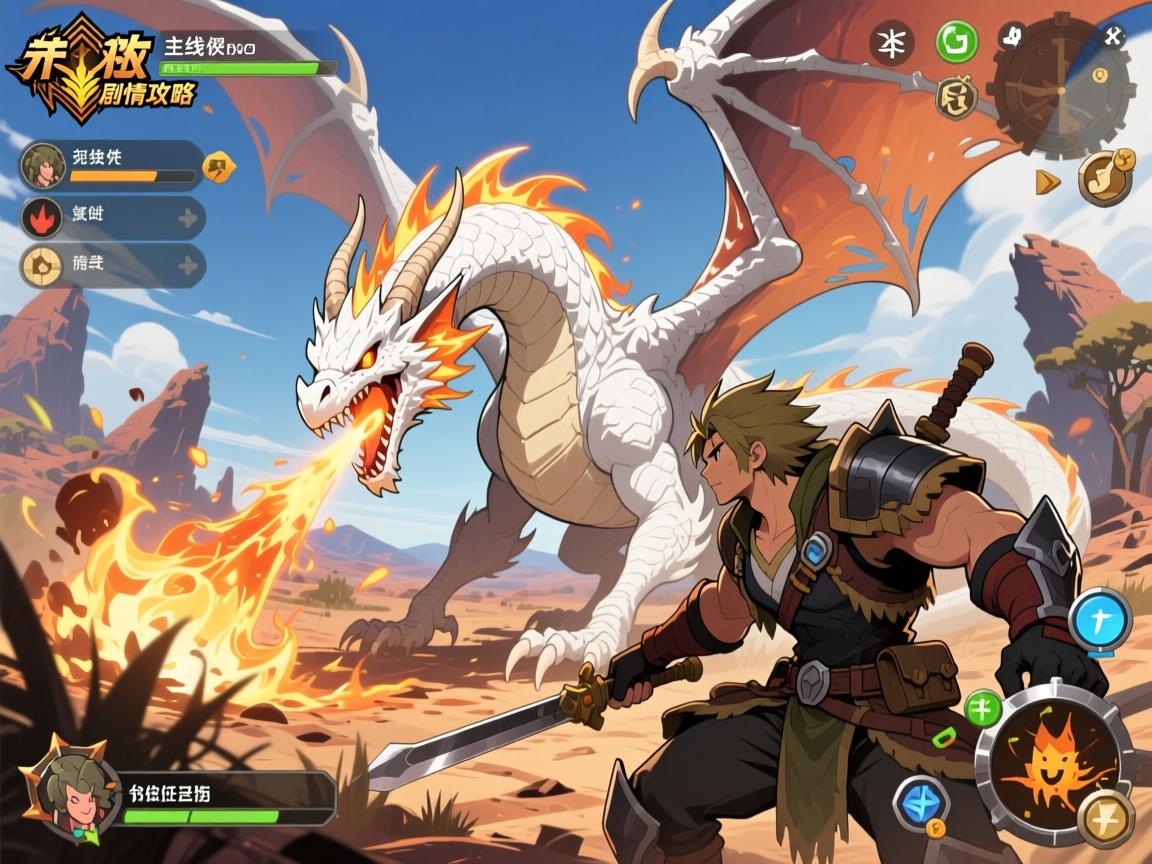Click the green round G button
Image resolution: width=1152 pixels, height=864 pixels.
[x=957, y=43]
